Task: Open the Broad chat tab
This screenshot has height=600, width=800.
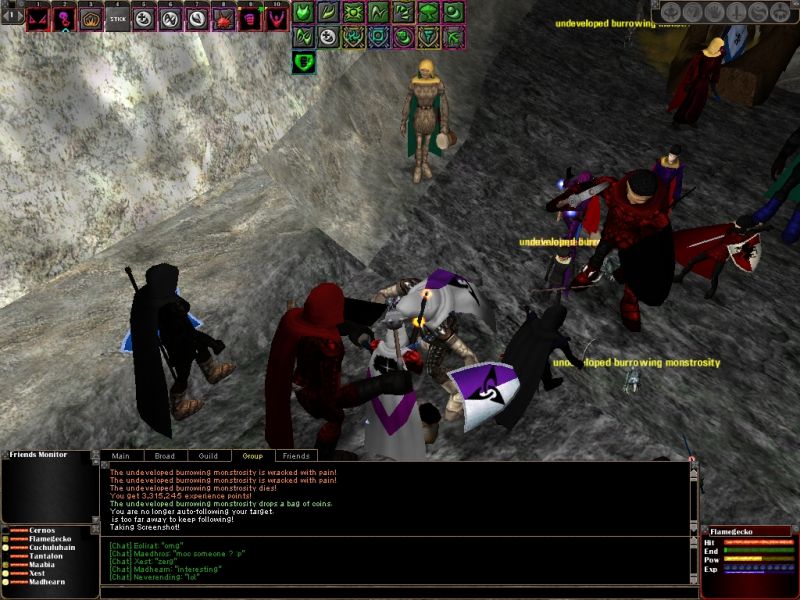Action: click(x=164, y=456)
